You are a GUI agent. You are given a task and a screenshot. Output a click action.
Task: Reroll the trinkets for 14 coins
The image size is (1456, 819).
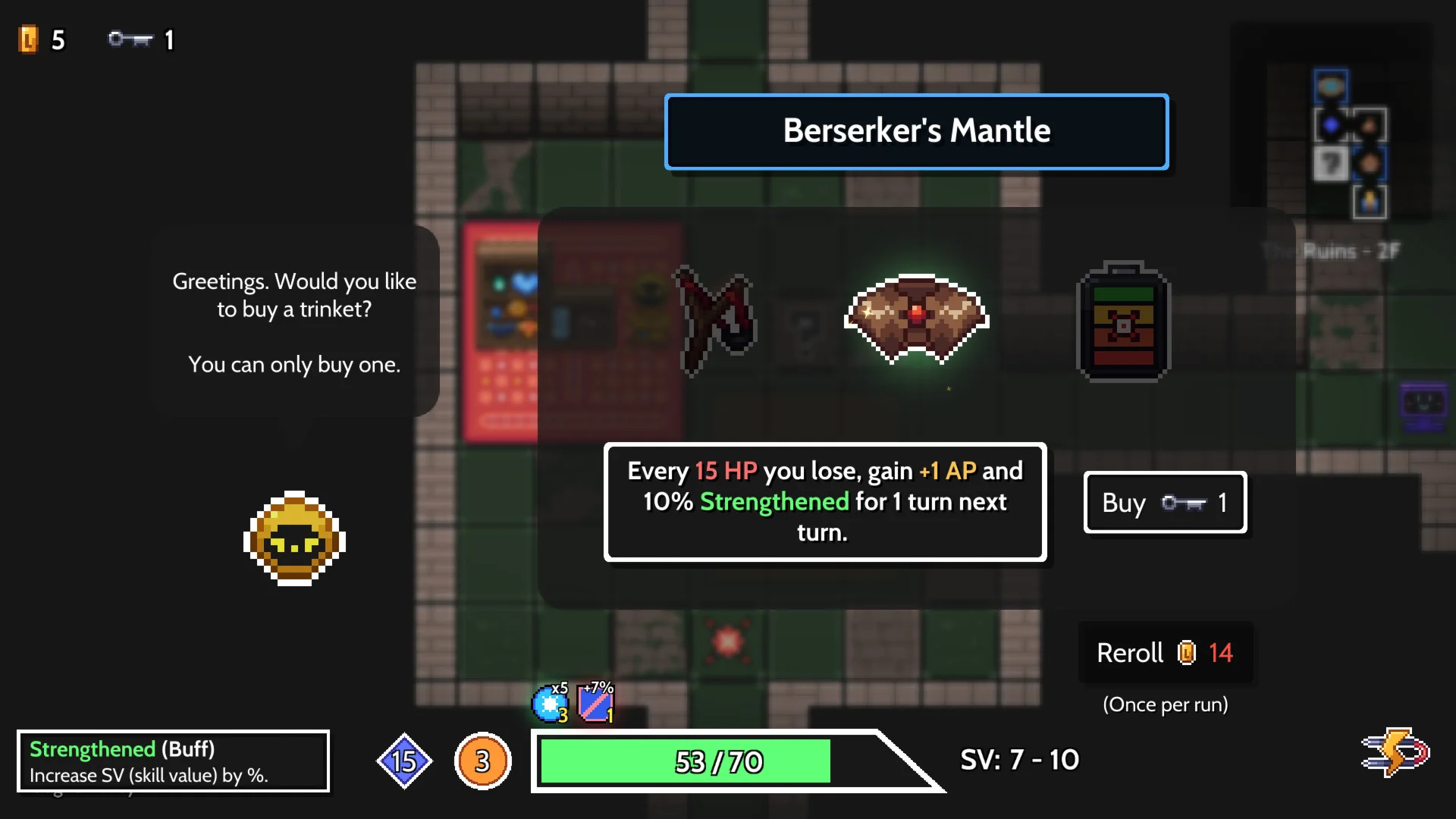coord(1165,653)
